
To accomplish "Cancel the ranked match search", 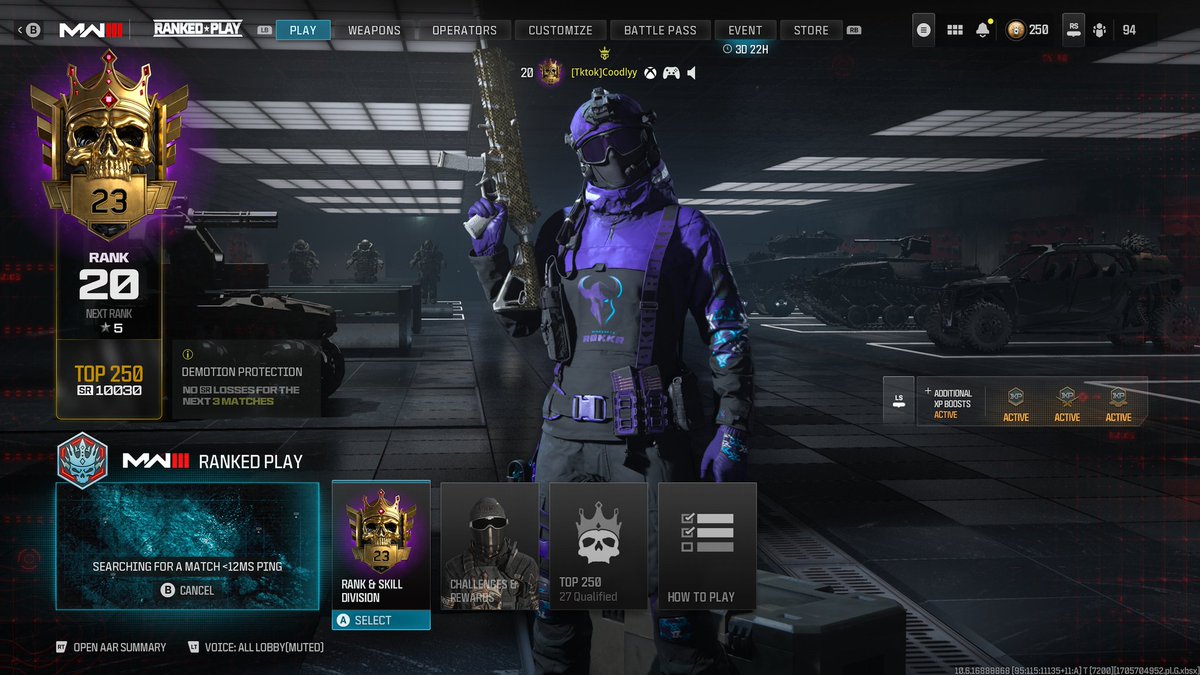I will 187,590.
